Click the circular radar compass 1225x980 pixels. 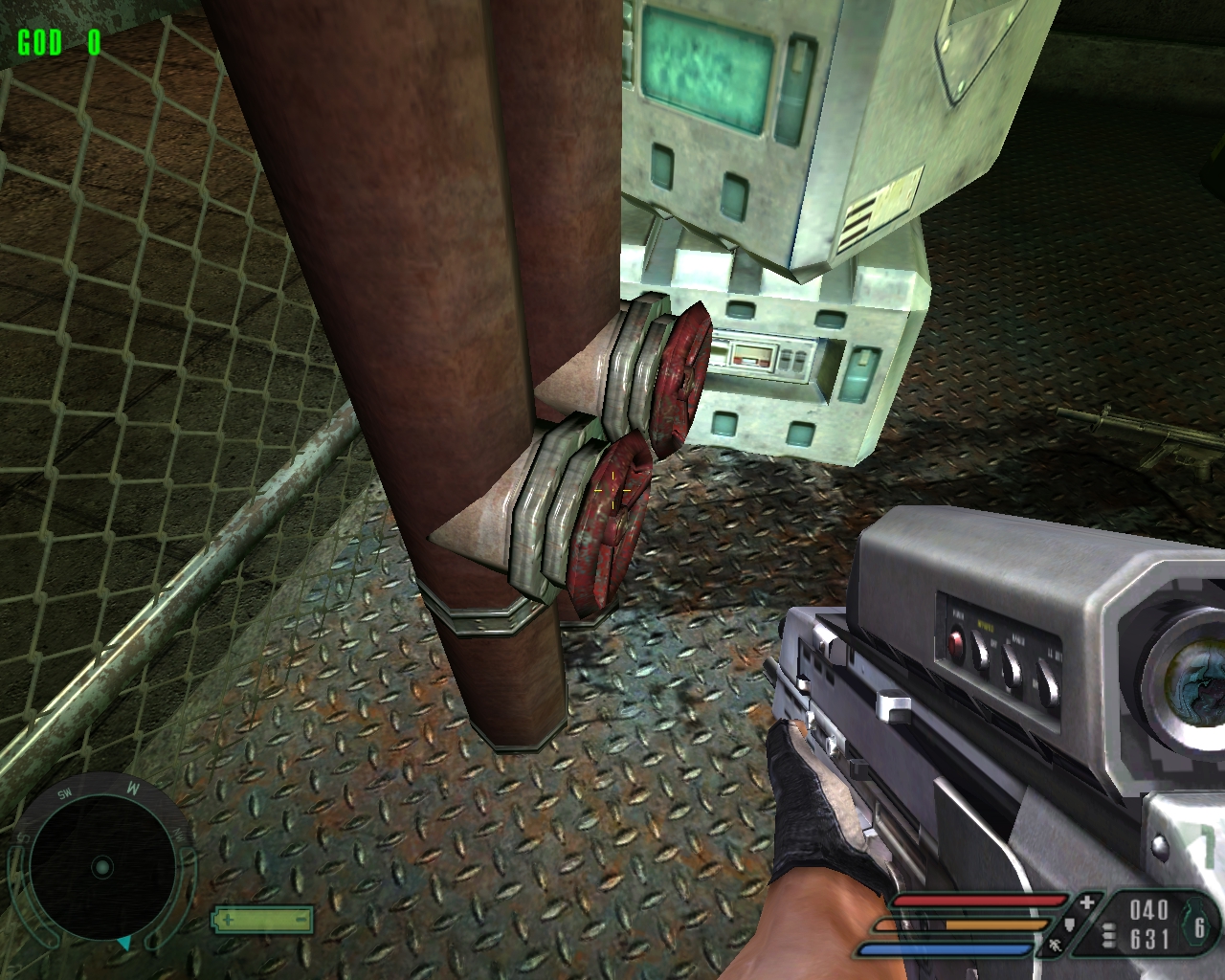(100, 867)
